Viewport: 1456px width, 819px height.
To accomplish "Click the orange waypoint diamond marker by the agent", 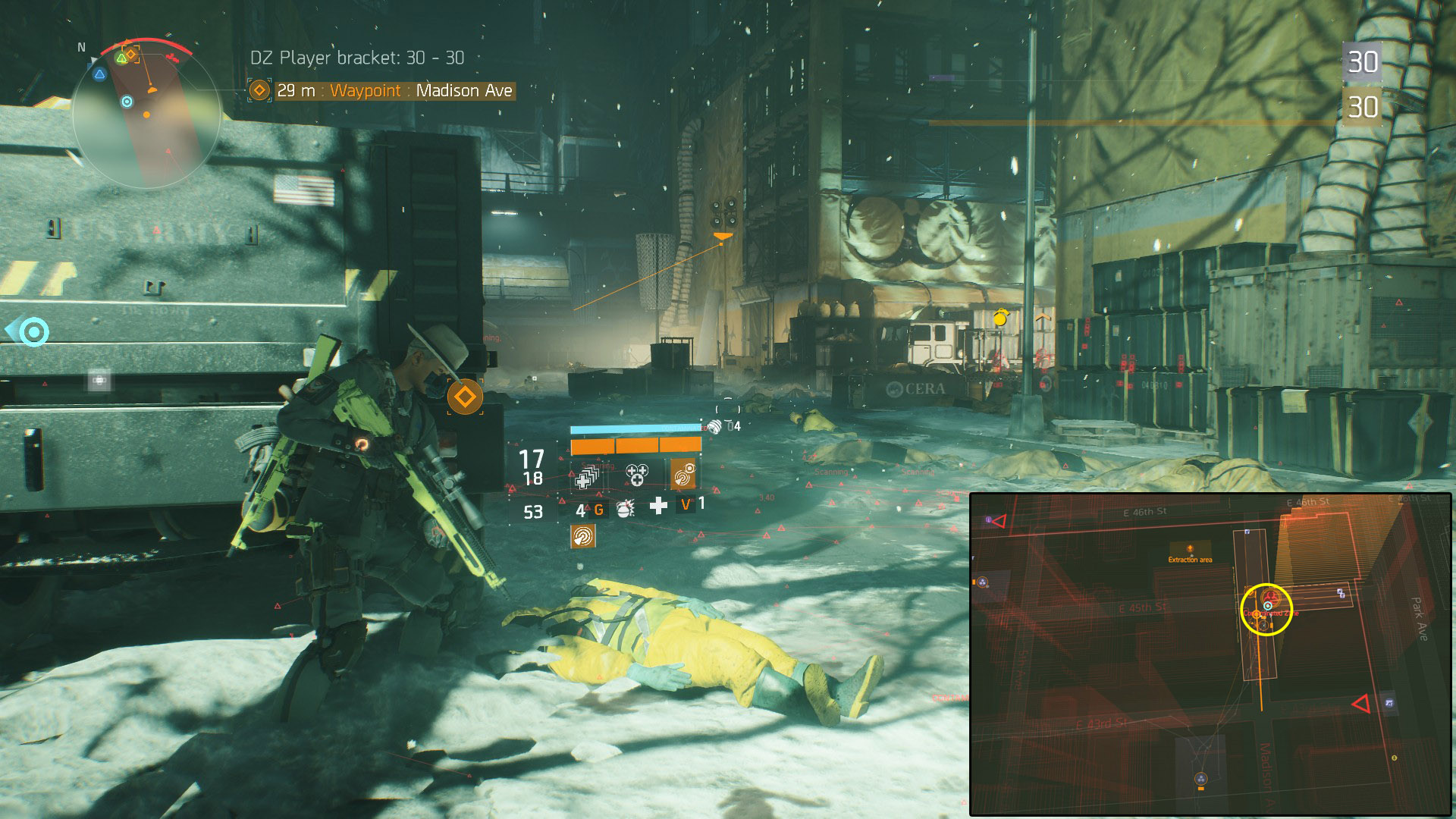I will pos(465,397).
